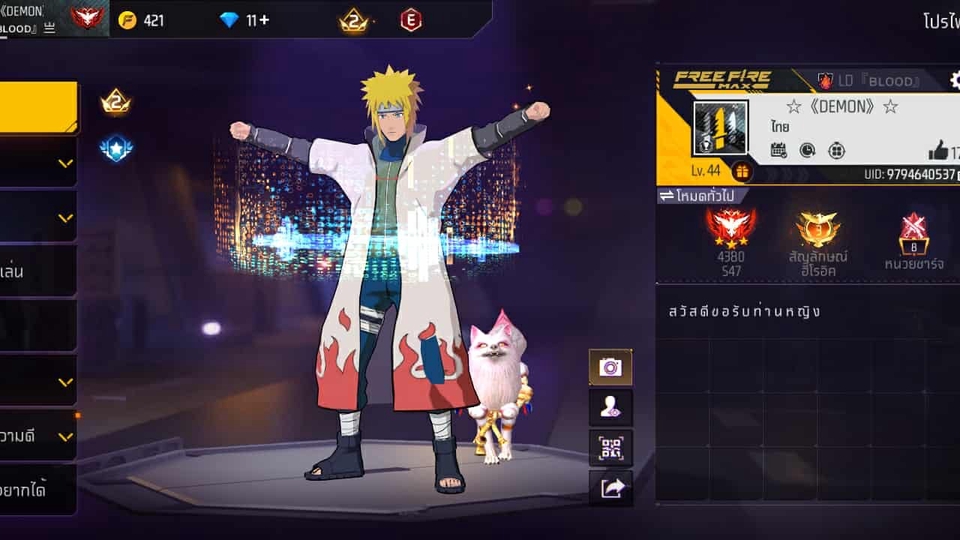Screen dimensions: 960x540
Task: Open the camera snapshot button
Action: [x=610, y=367]
